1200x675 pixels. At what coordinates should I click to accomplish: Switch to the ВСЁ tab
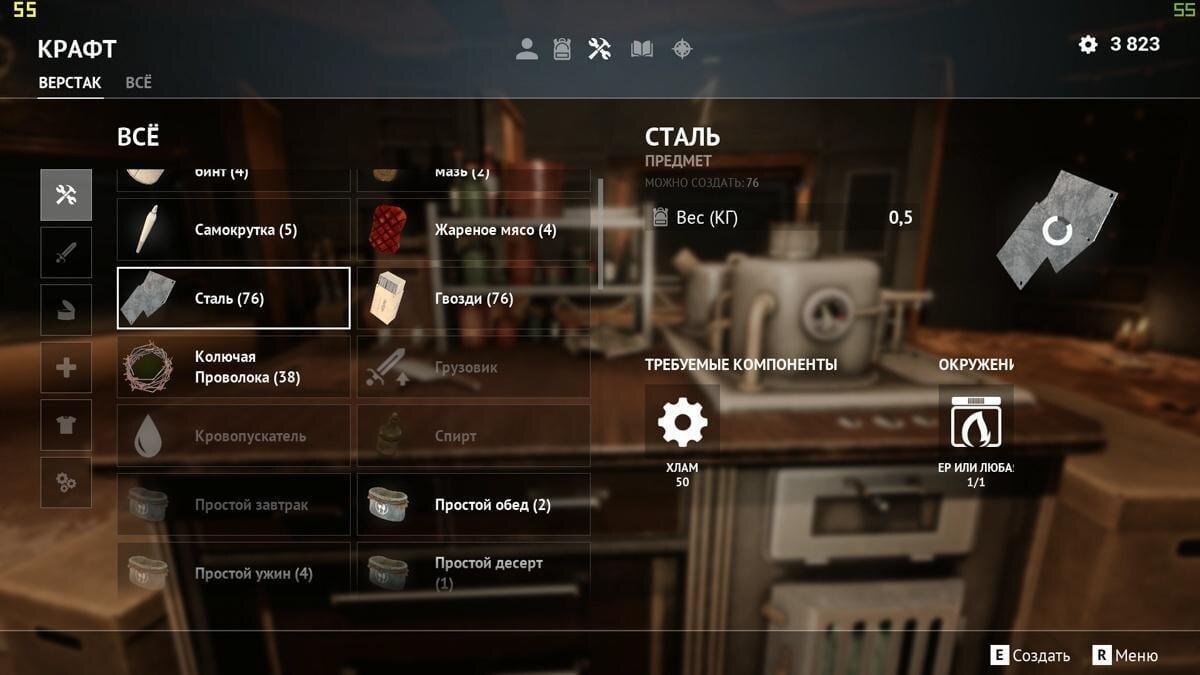click(139, 83)
